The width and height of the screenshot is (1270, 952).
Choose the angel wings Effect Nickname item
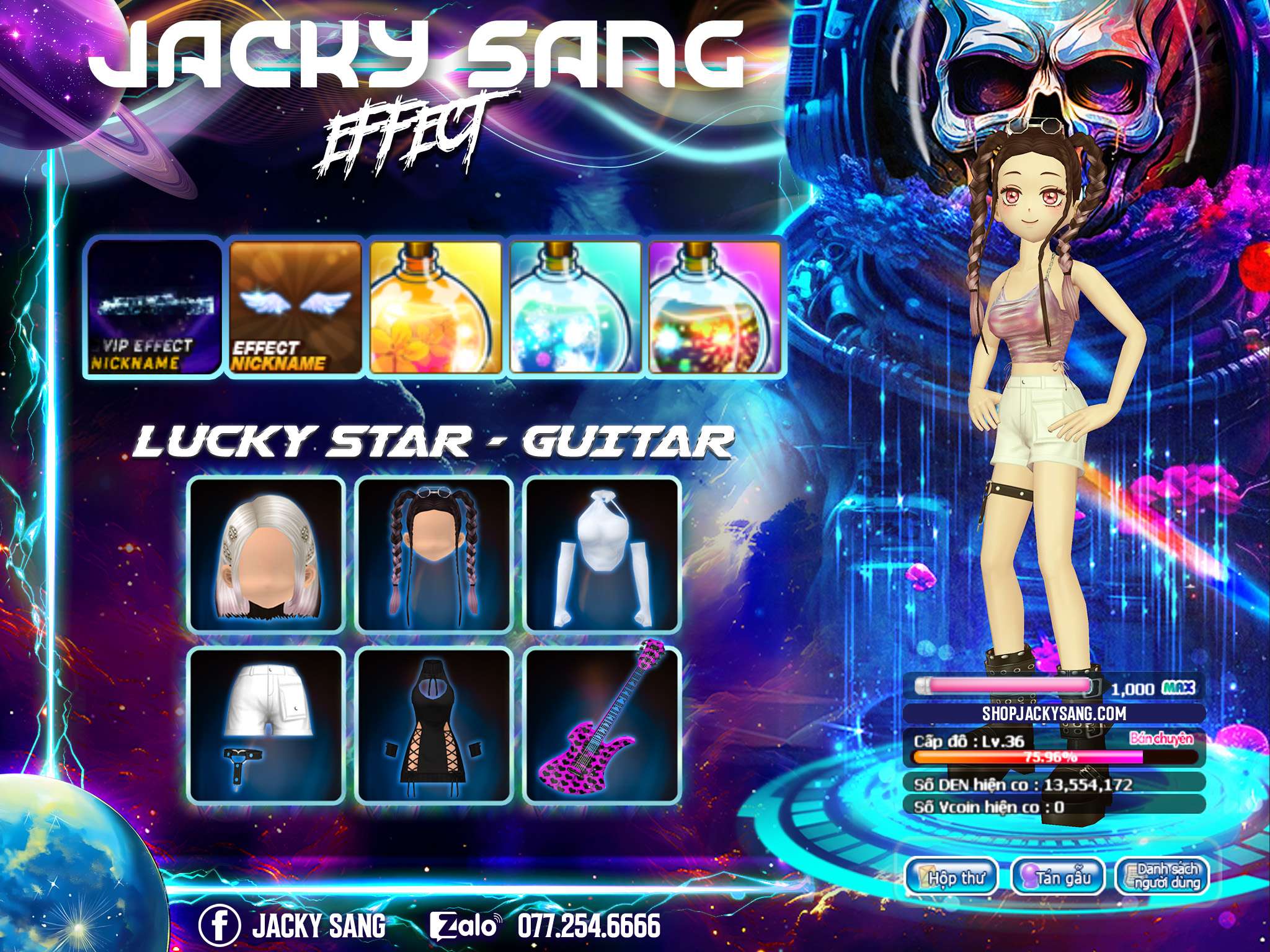pos(295,307)
